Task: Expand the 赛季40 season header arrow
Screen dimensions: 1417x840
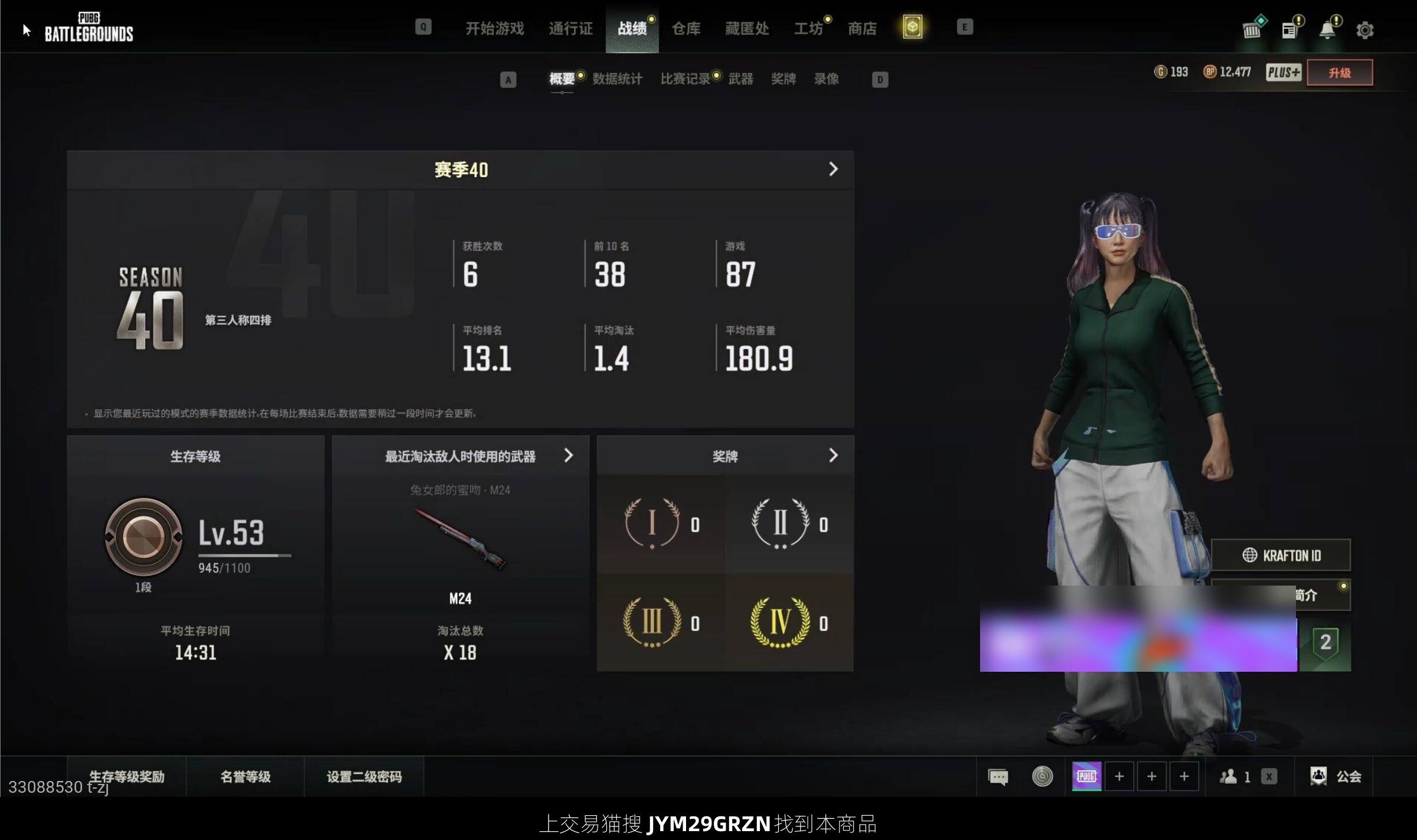Action: (x=833, y=169)
